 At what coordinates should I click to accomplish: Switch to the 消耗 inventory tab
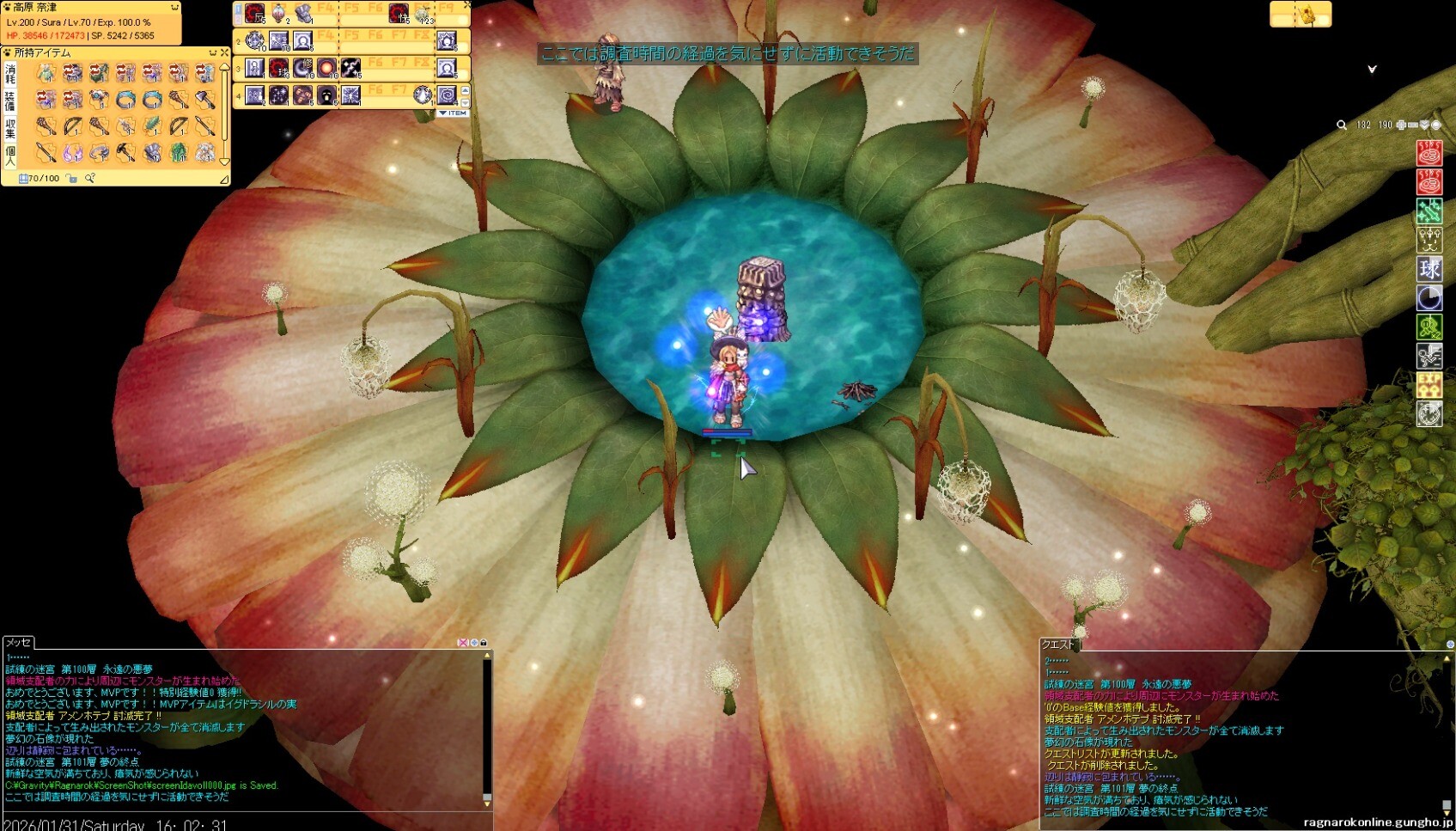10,74
